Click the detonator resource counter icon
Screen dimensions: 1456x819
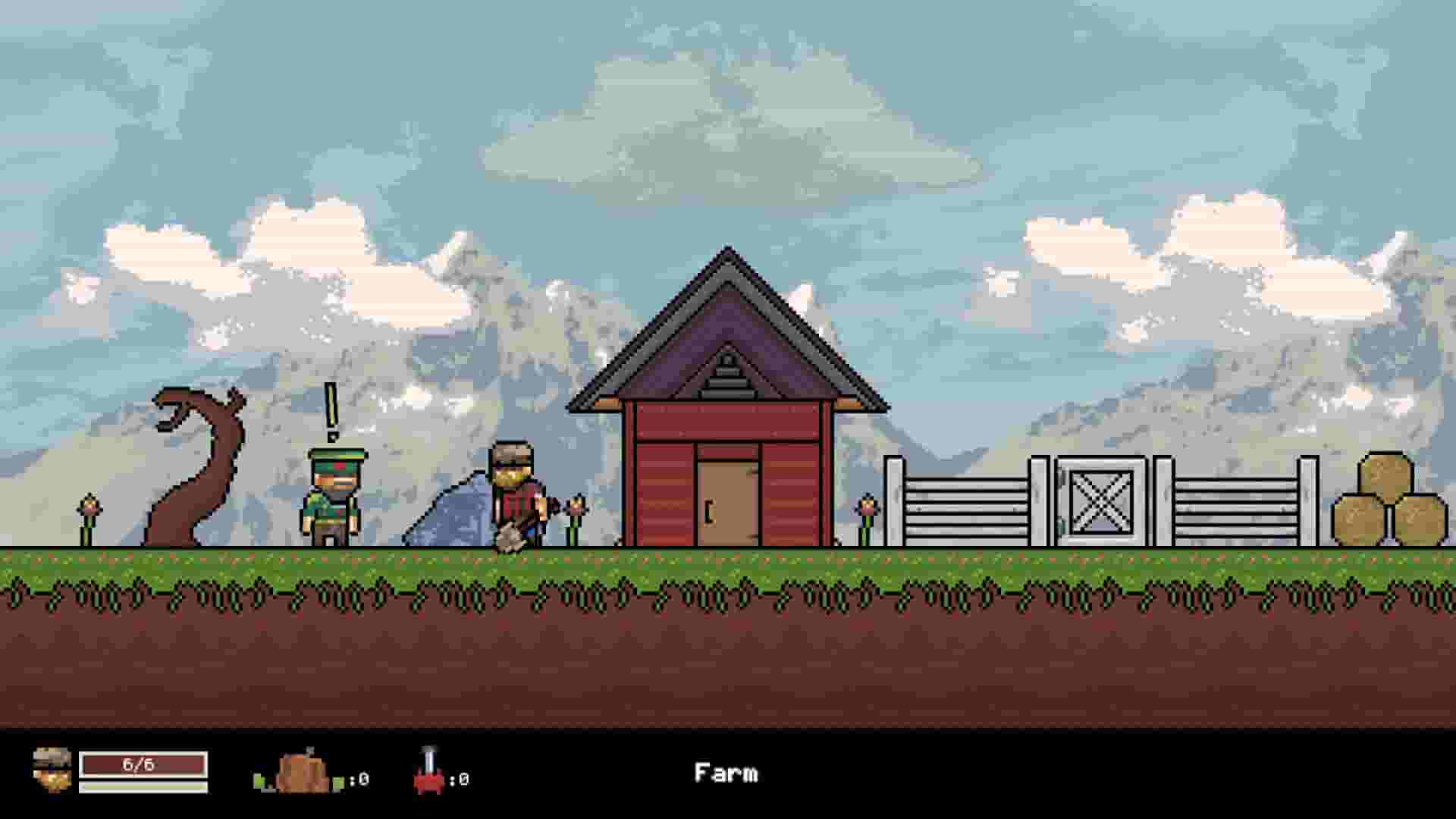click(428, 775)
